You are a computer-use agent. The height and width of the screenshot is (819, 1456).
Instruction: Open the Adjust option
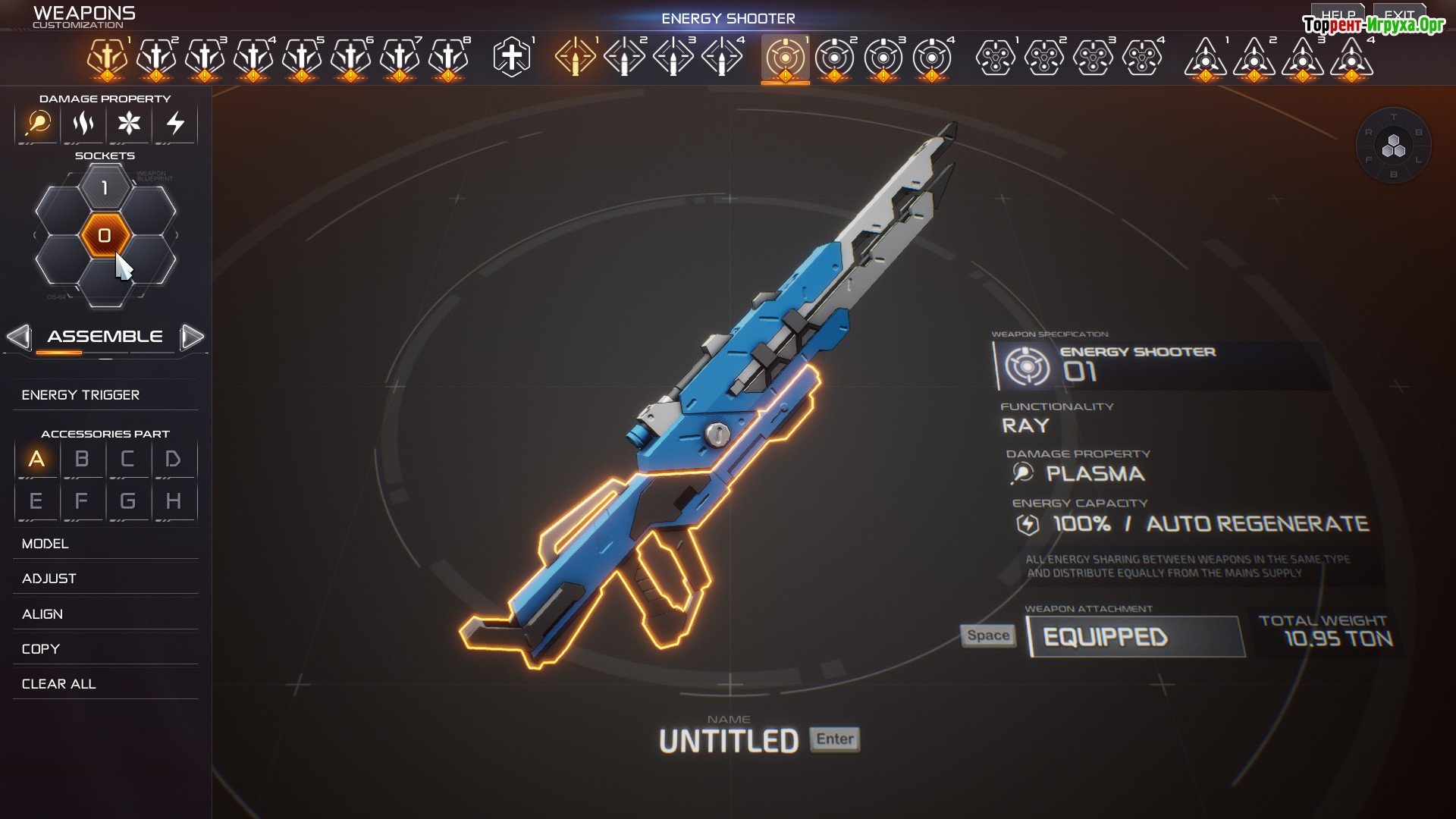pyautogui.click(x=49, y=579)
